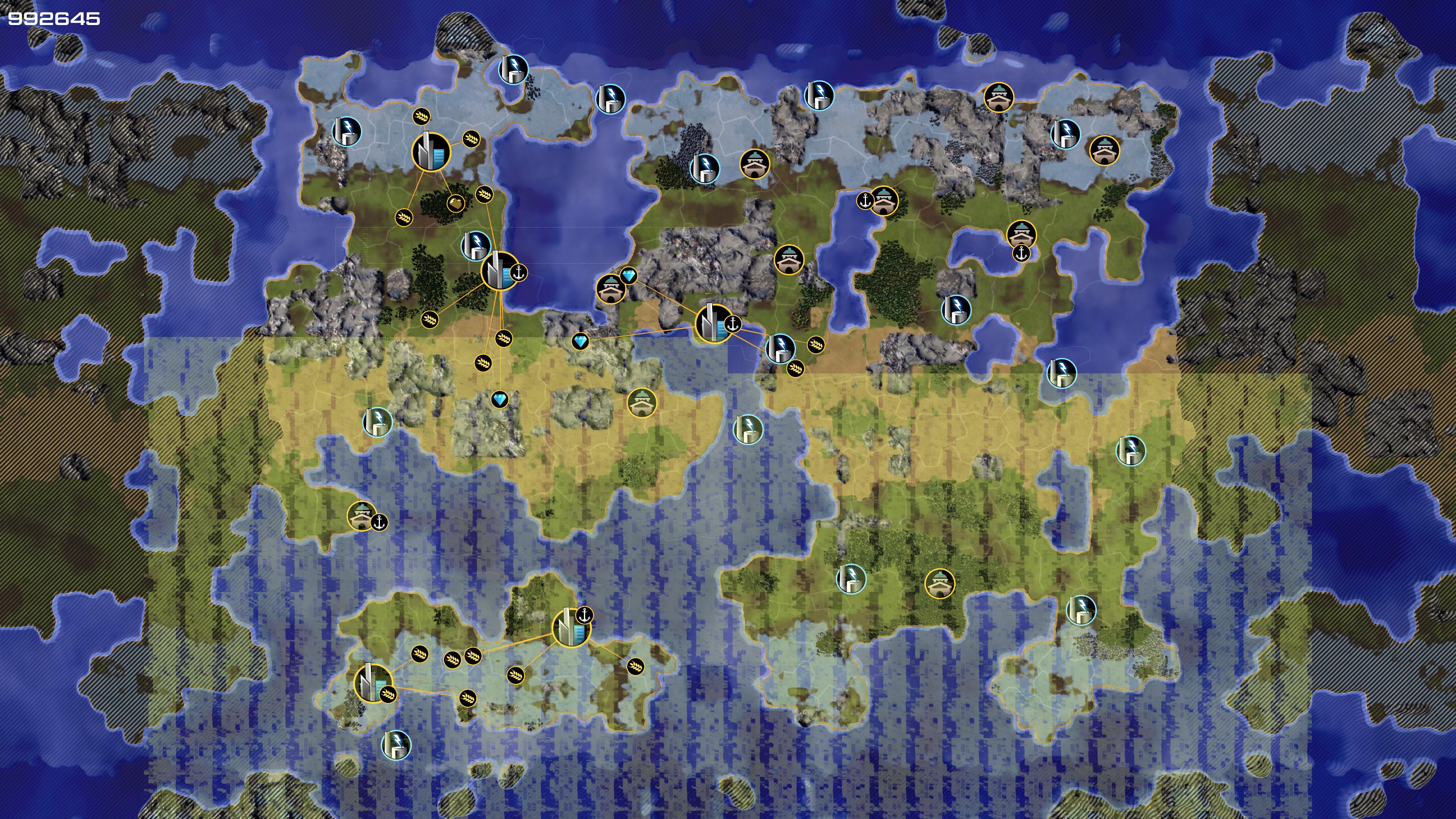This screenshot has width=1456, height=819.
Task: Open the city marker overlapped by a wheat icon
Action: point(372,682)
